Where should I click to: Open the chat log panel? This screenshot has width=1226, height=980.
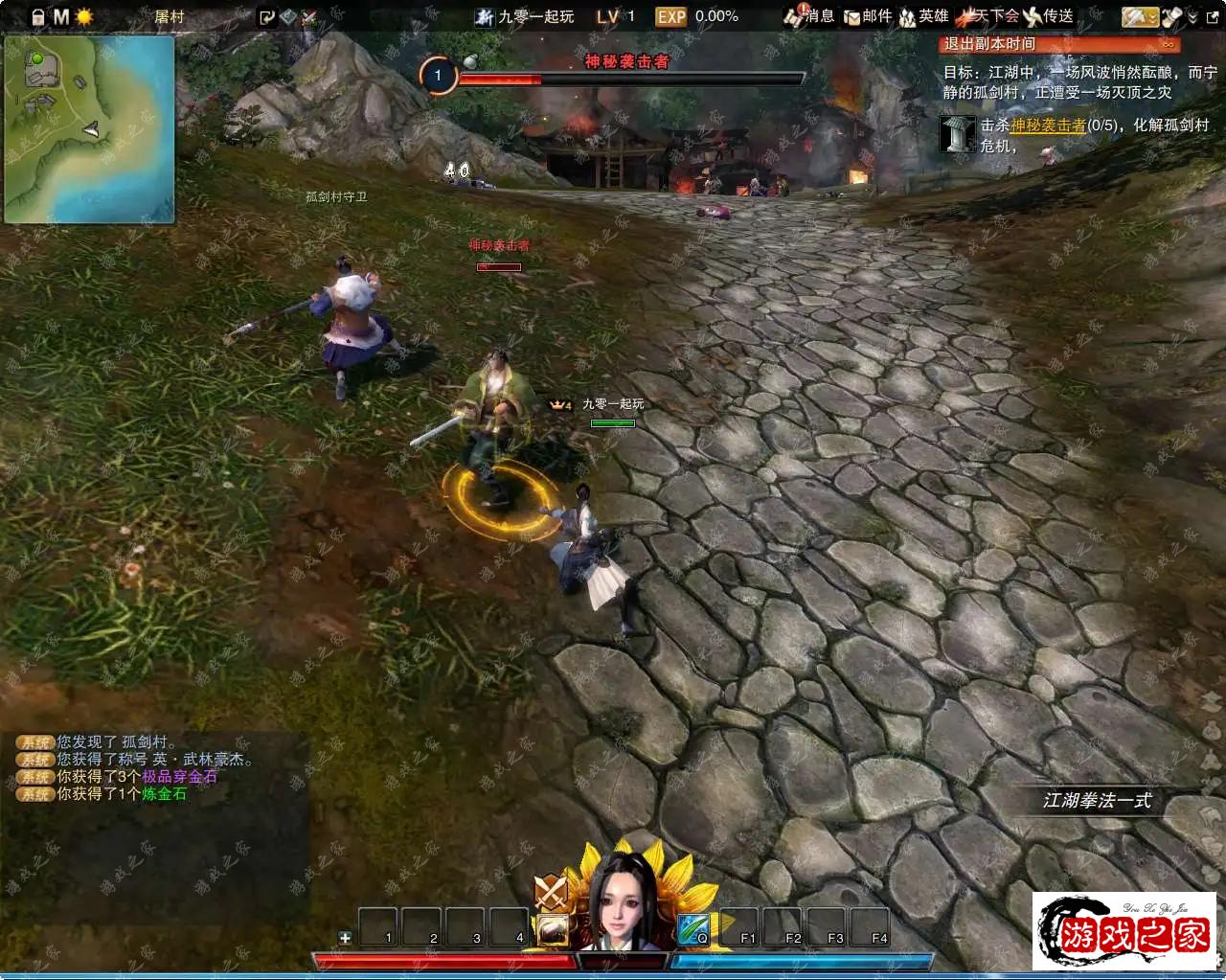(153, 768)
